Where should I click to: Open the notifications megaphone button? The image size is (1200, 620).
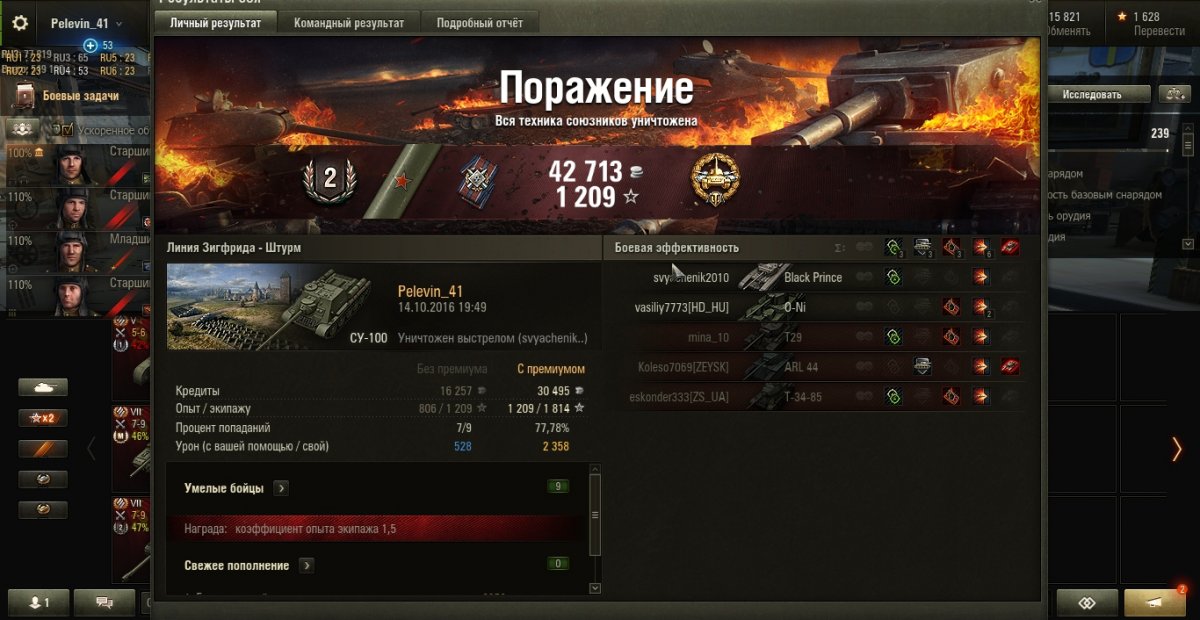1154,602
